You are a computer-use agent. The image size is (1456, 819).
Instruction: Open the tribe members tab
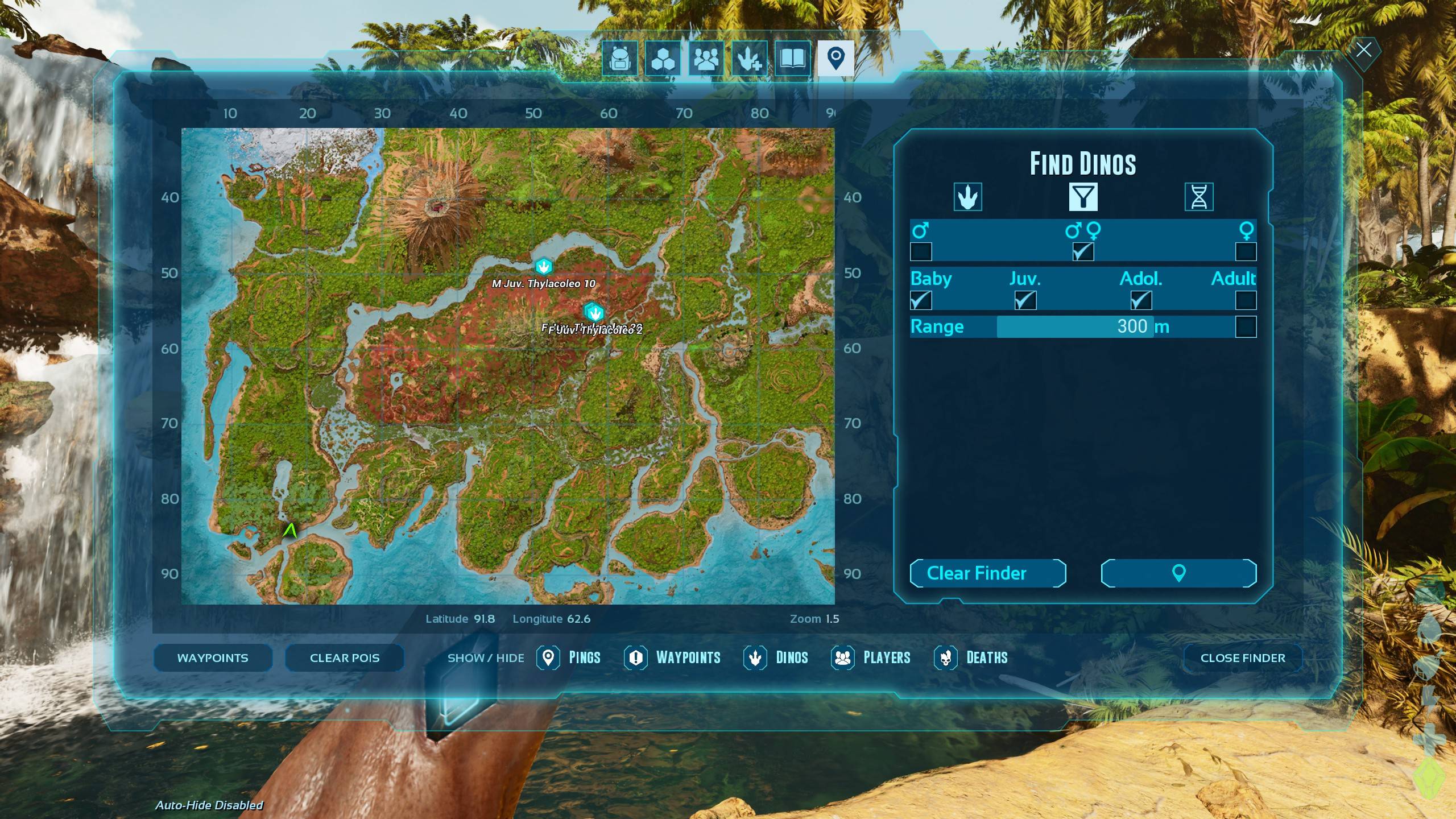click(706, 59)
